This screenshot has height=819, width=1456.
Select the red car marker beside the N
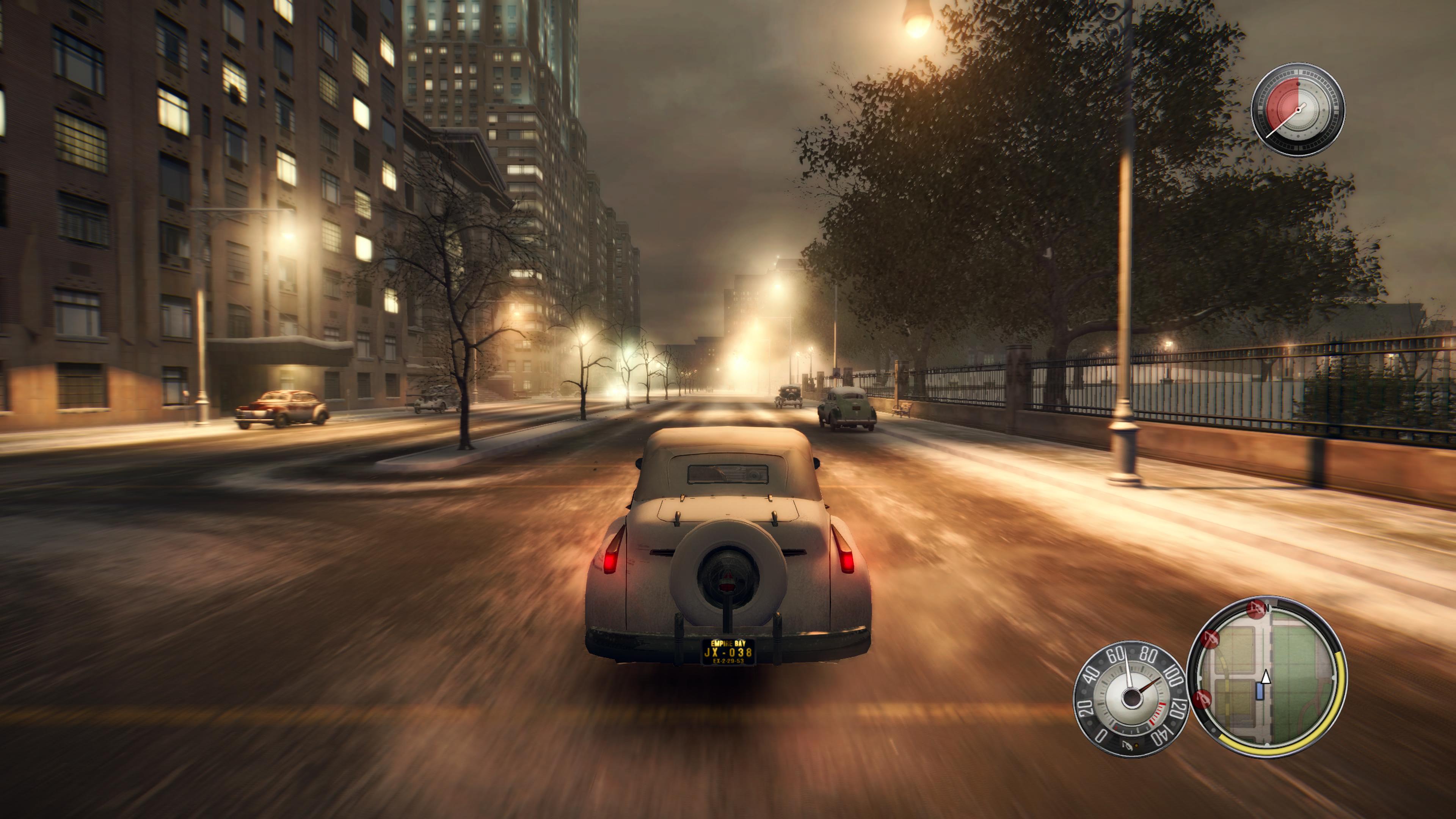click(x=1255, y=609)
